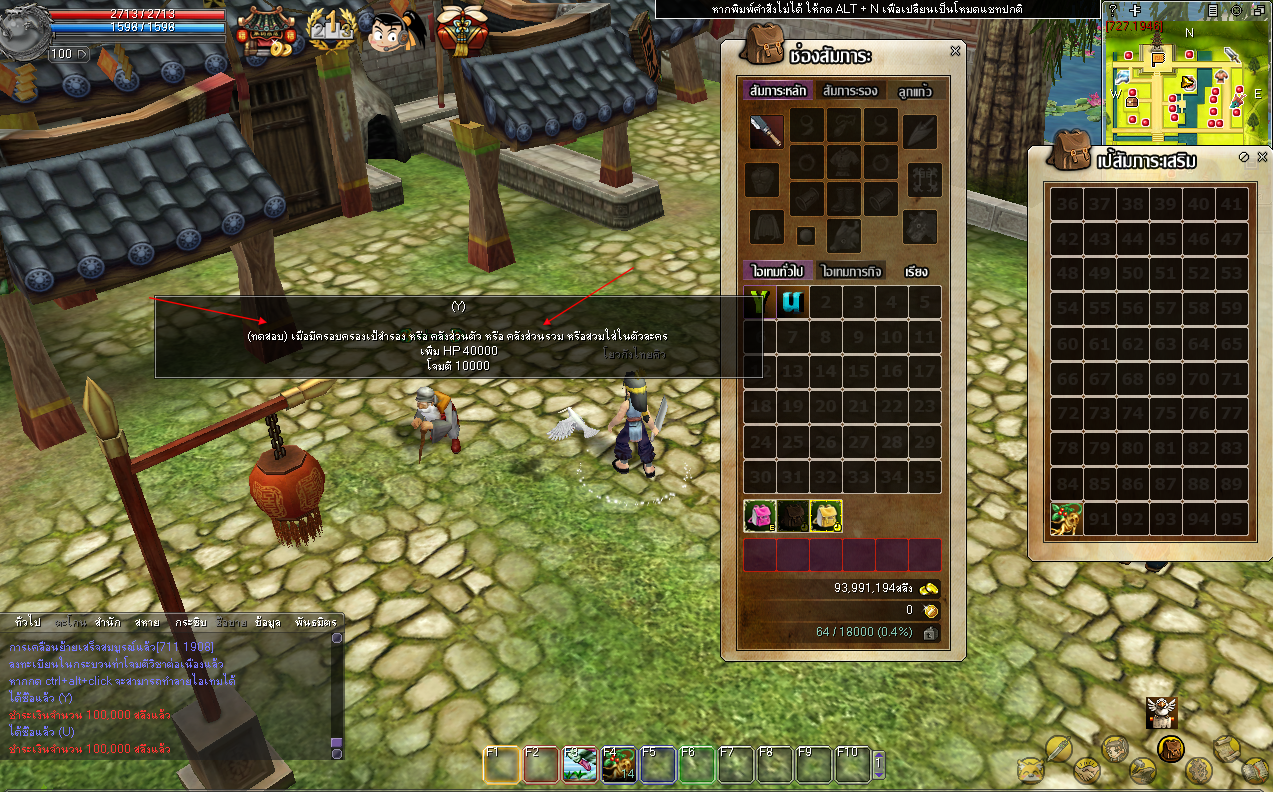Screen dimensions: 1273x792
Task: Select the cyan U item in the inventory
Action: pos(793,302)
